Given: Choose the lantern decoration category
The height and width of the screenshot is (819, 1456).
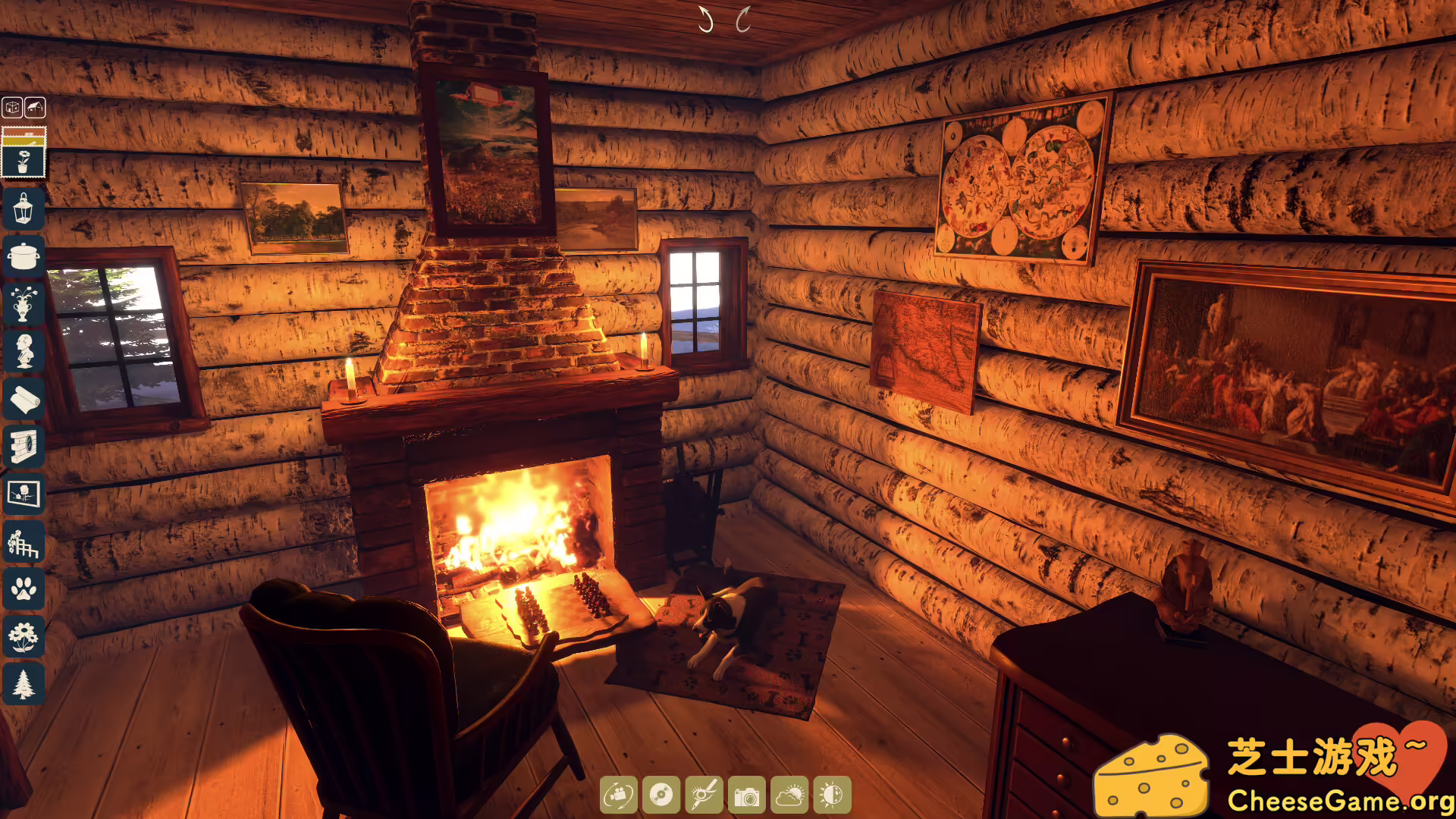Looking at the screenshot, I should (24, 208).
